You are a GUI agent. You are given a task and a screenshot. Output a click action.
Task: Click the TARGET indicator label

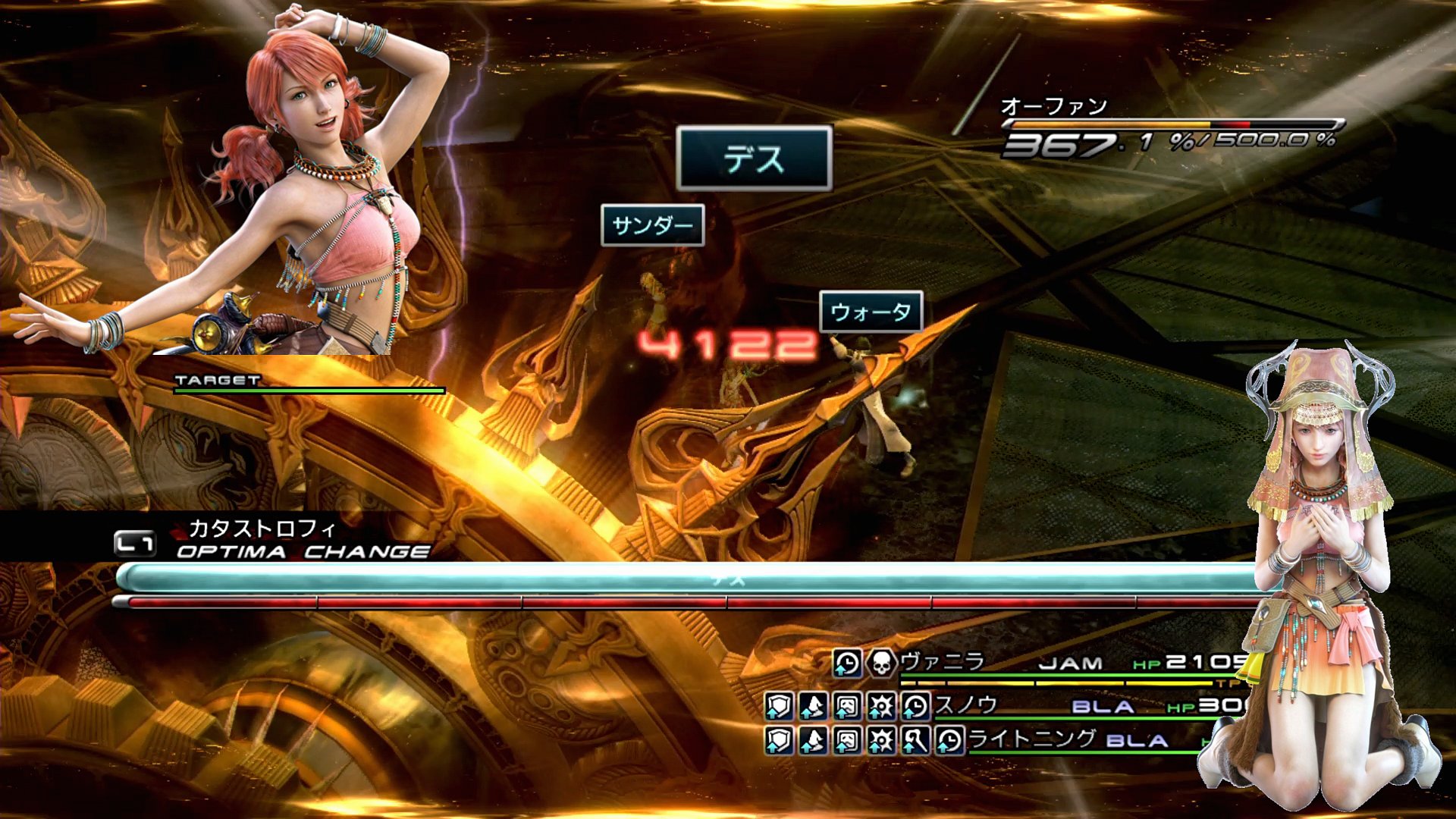(218, 380)
